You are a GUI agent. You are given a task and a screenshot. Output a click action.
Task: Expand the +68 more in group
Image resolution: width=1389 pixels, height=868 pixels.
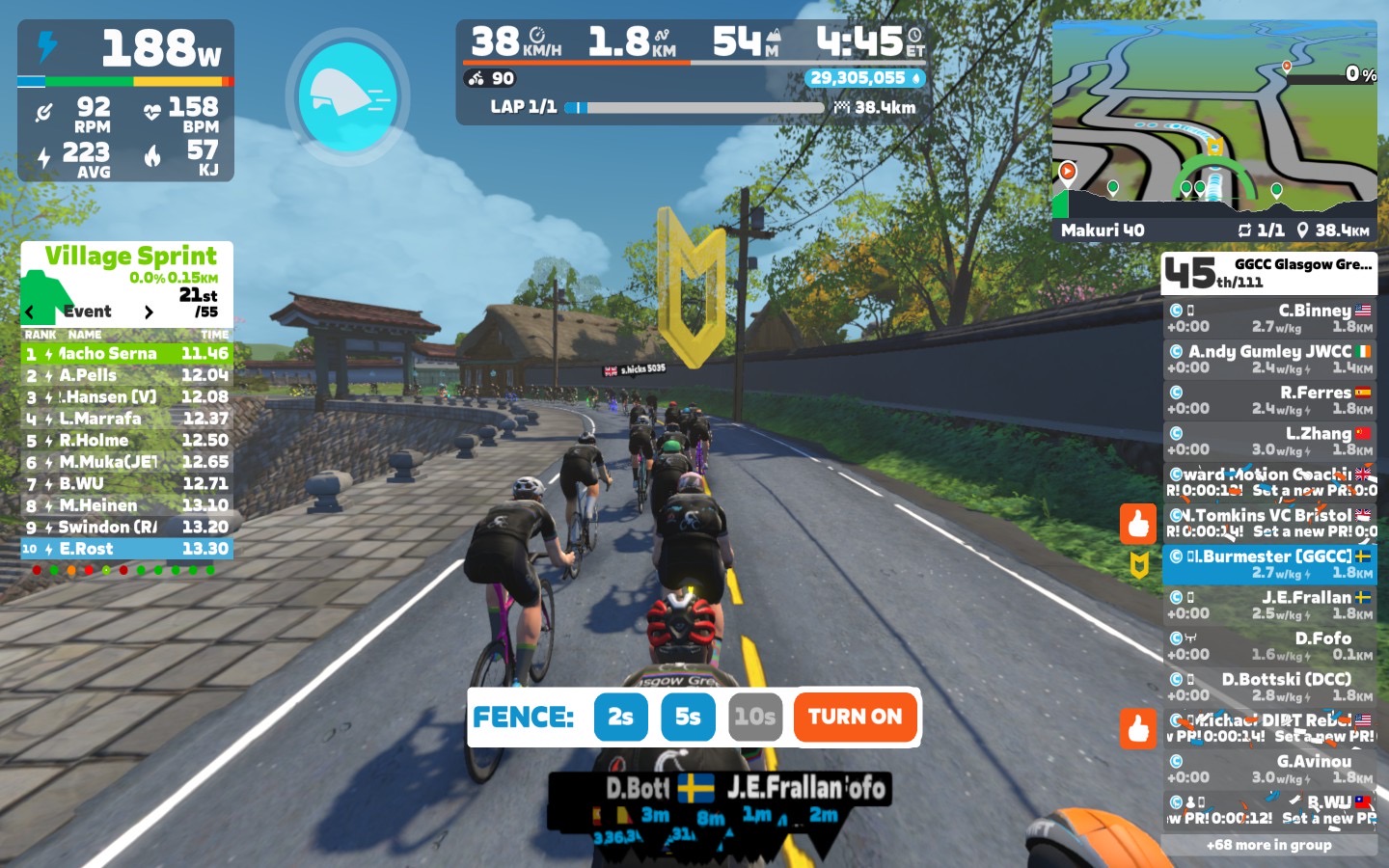[1268, 845]
